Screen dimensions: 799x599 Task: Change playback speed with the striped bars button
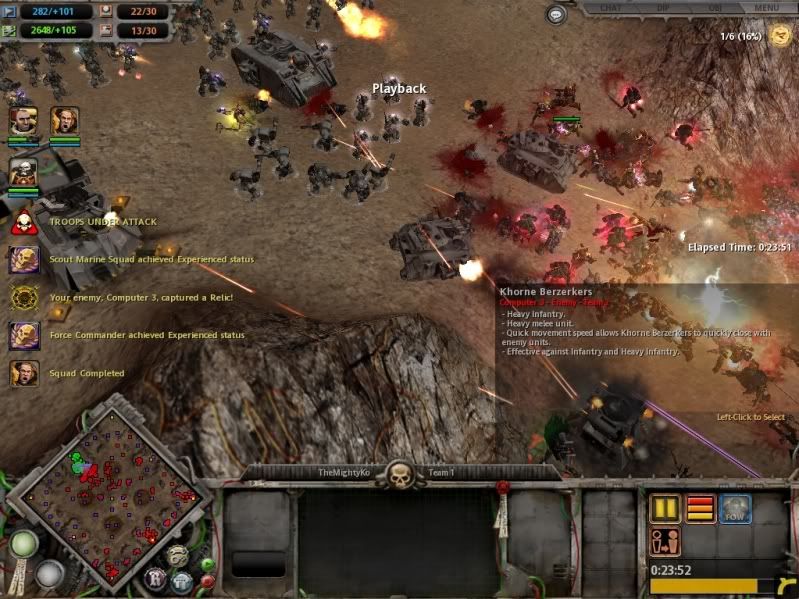[700, 508]
